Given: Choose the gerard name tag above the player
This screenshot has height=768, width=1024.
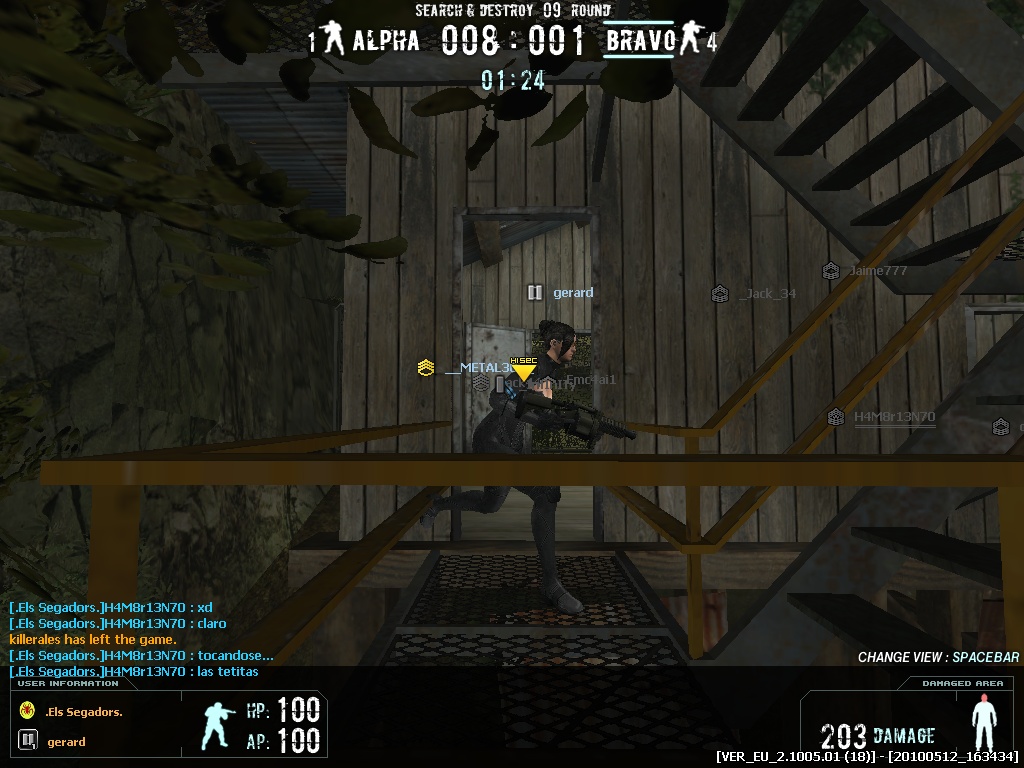Looking at the screenshot, I should (x=572, y=292).
